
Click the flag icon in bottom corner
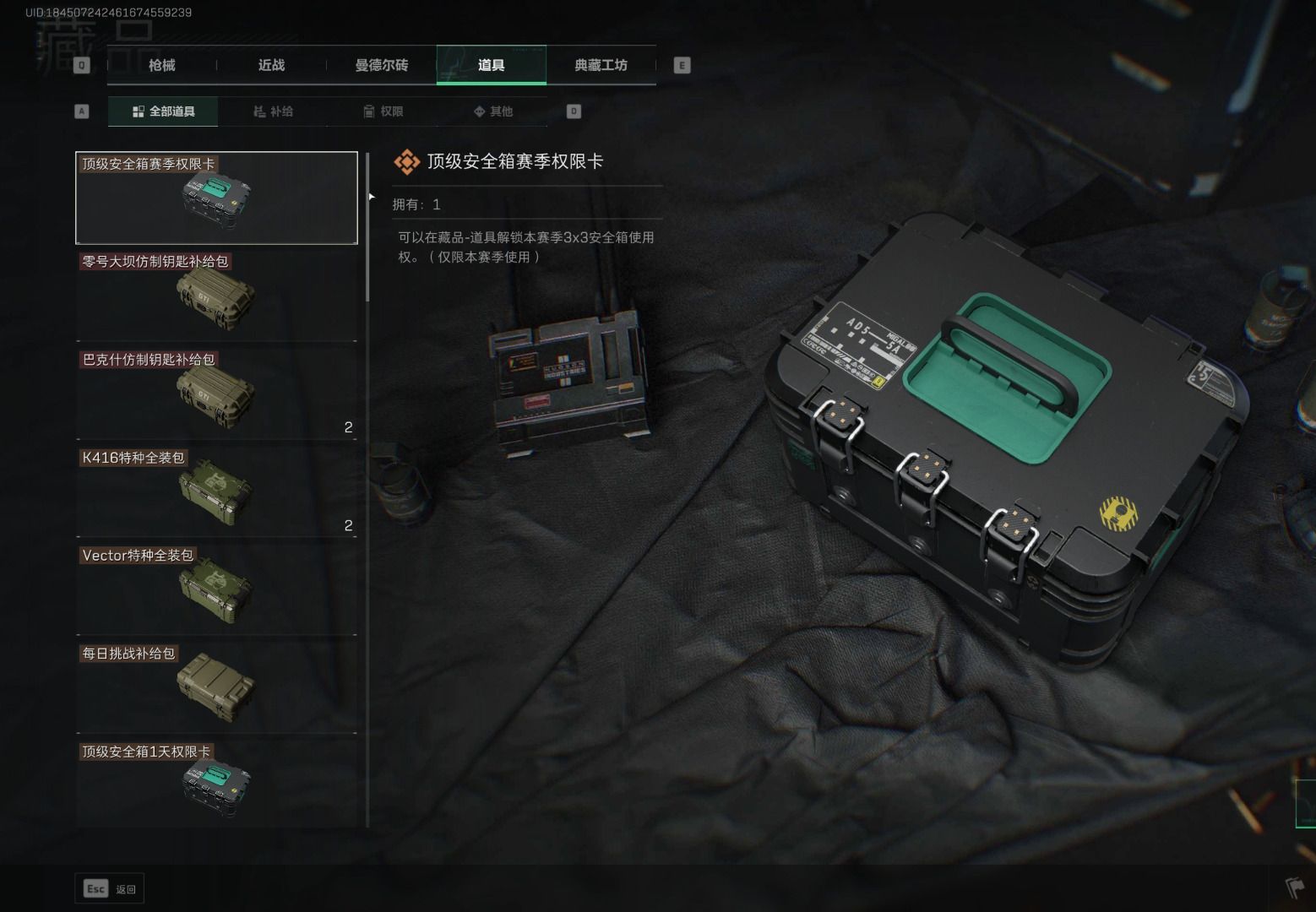(x=1294, y=888)
